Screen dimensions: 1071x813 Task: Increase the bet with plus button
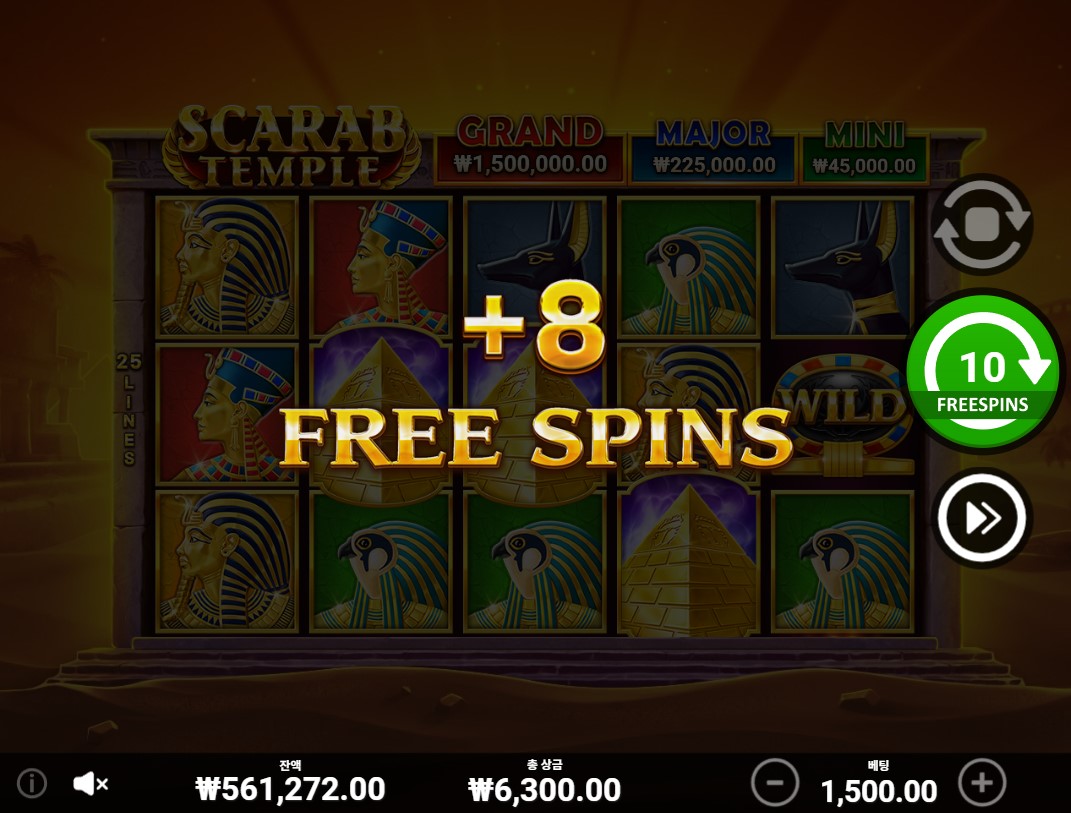982,782
